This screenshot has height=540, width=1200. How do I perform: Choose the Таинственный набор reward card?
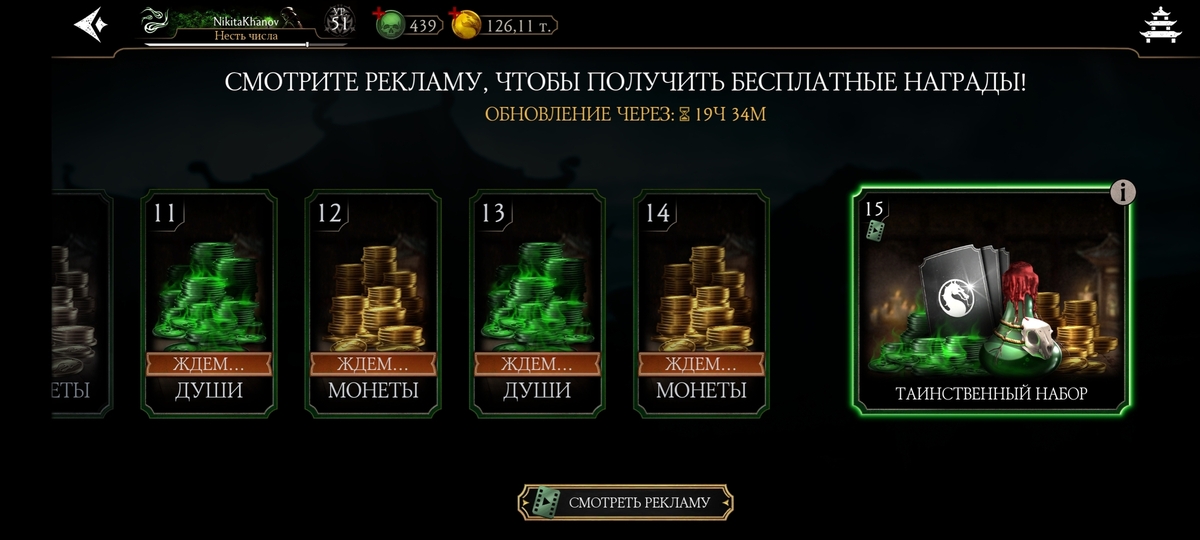pos(990,300)
